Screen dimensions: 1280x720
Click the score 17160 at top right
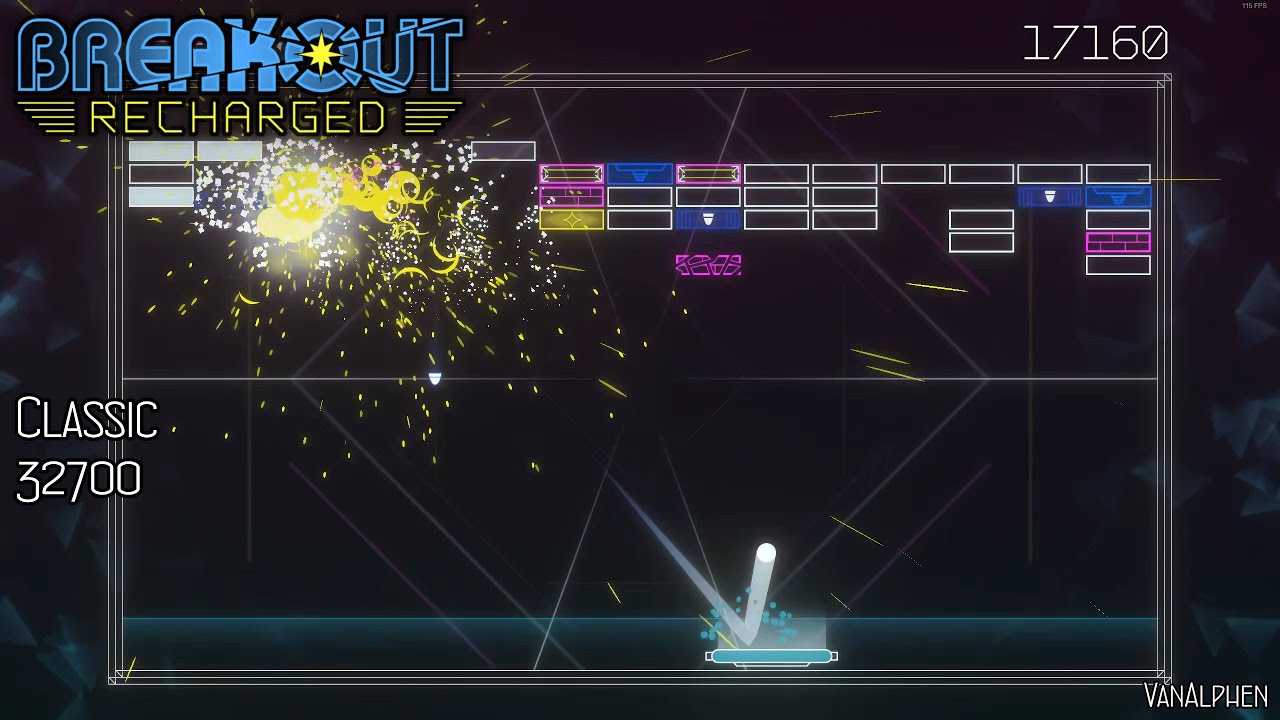click(x=1093, y=42)
